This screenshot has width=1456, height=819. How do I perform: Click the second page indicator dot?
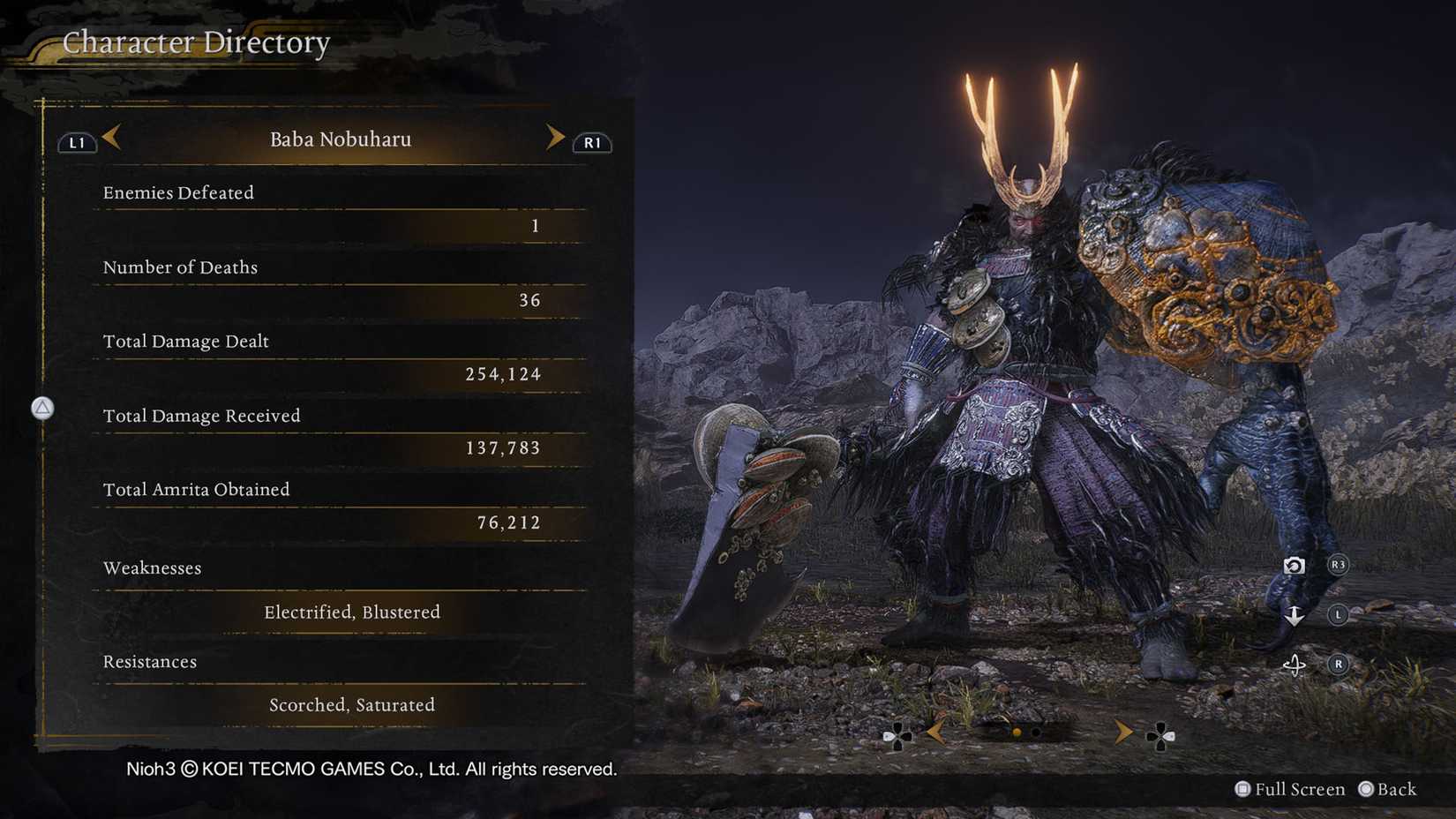[x=1038, y=733]
